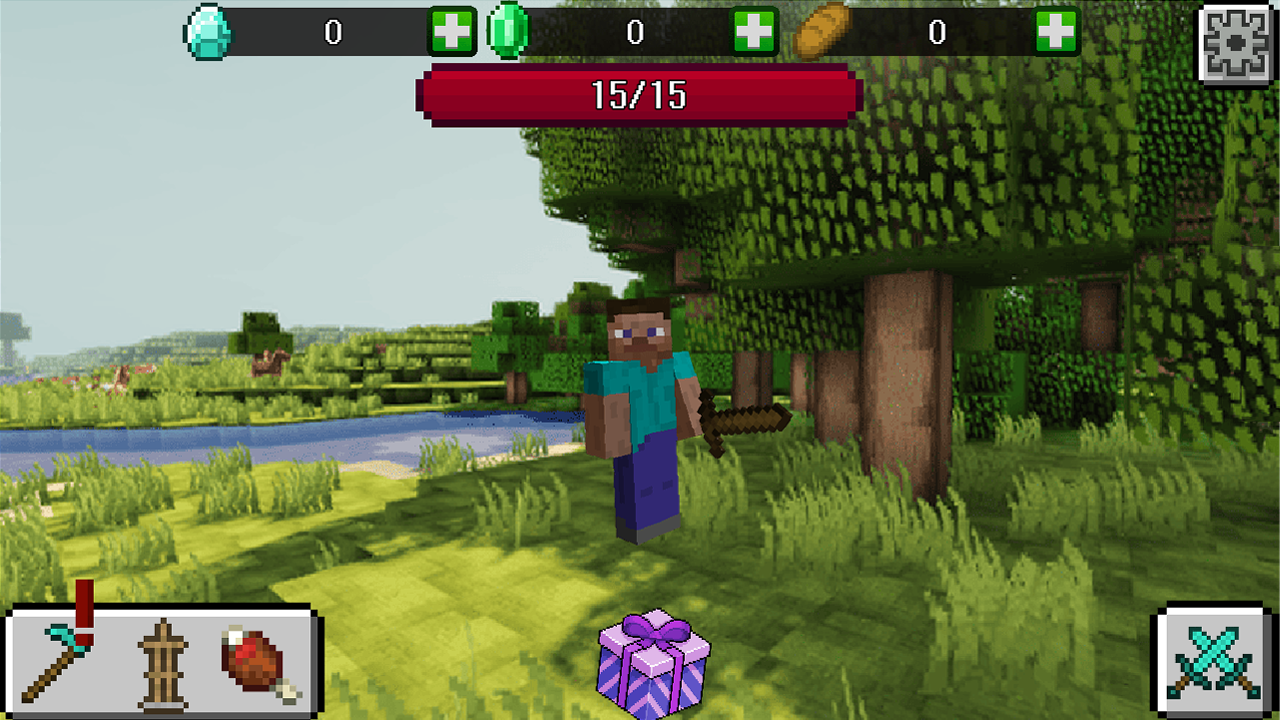Click the bread counter displaying zero

click(935, 30)
